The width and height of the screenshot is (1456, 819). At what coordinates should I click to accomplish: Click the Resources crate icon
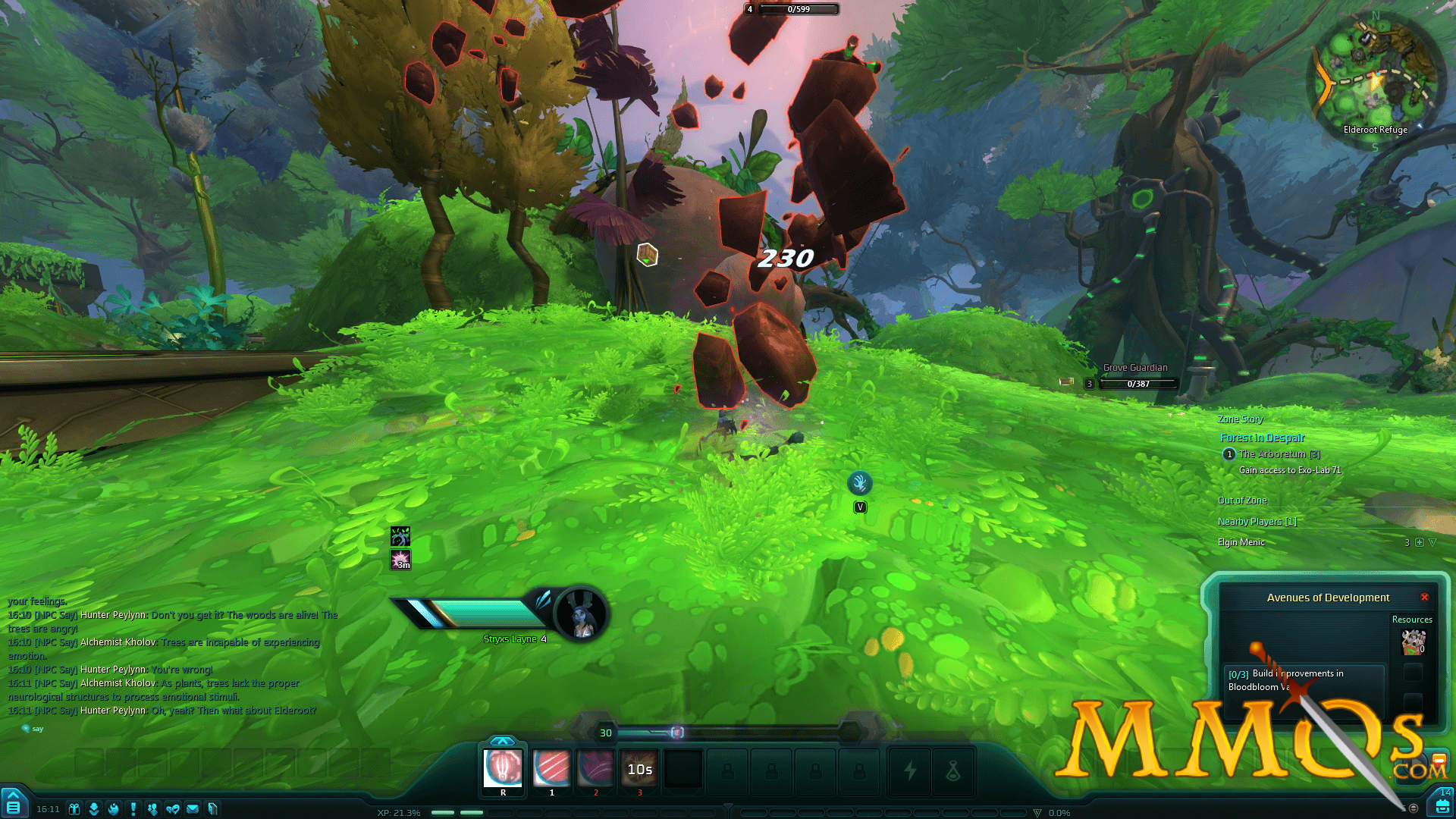tap(1413, 642)
